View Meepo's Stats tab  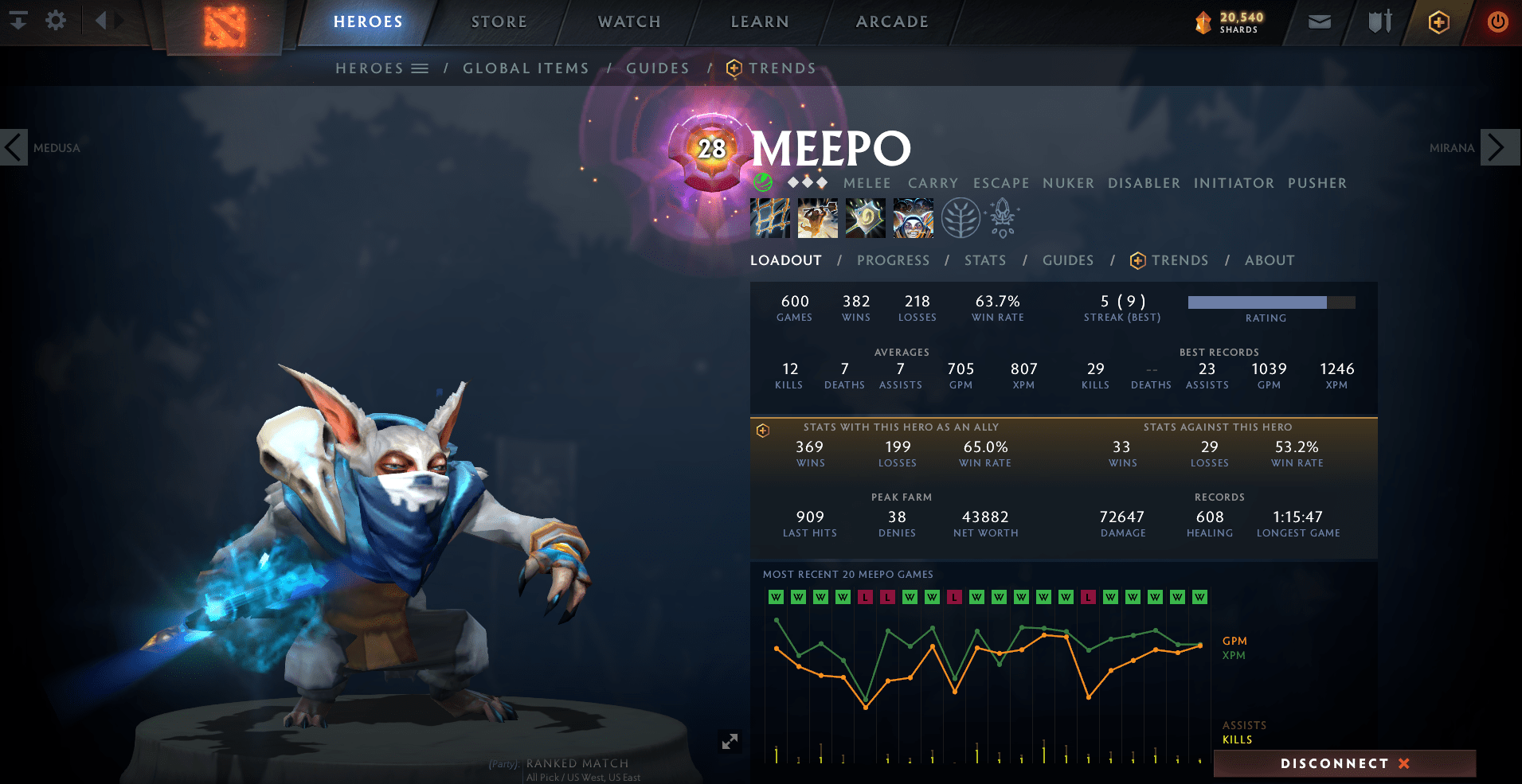point(985,260)
